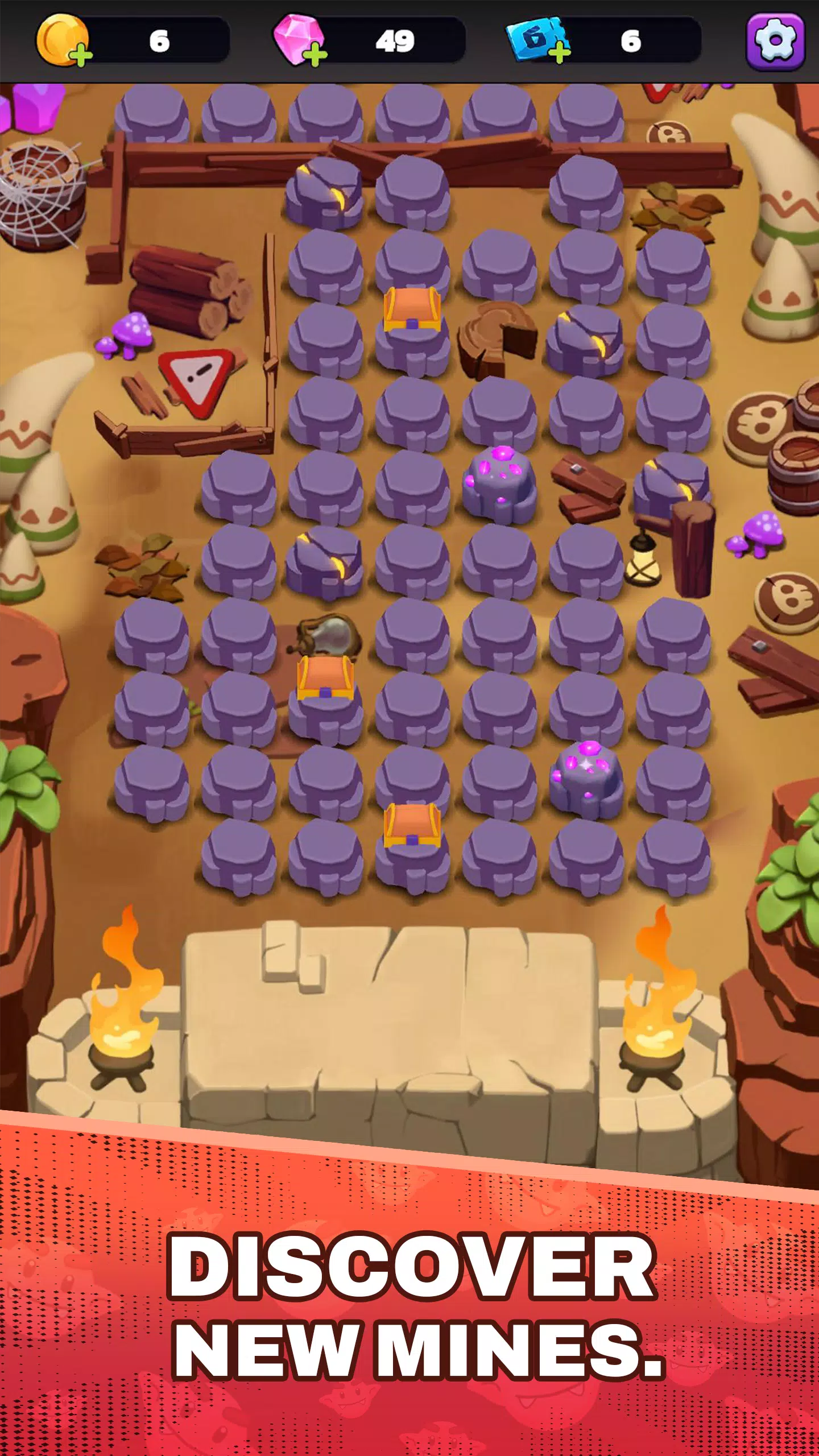Image resolution: width=819 pixels, height=1456 pixels.
Task: Tap the coin balance showing 6
Action: [161, 40]
